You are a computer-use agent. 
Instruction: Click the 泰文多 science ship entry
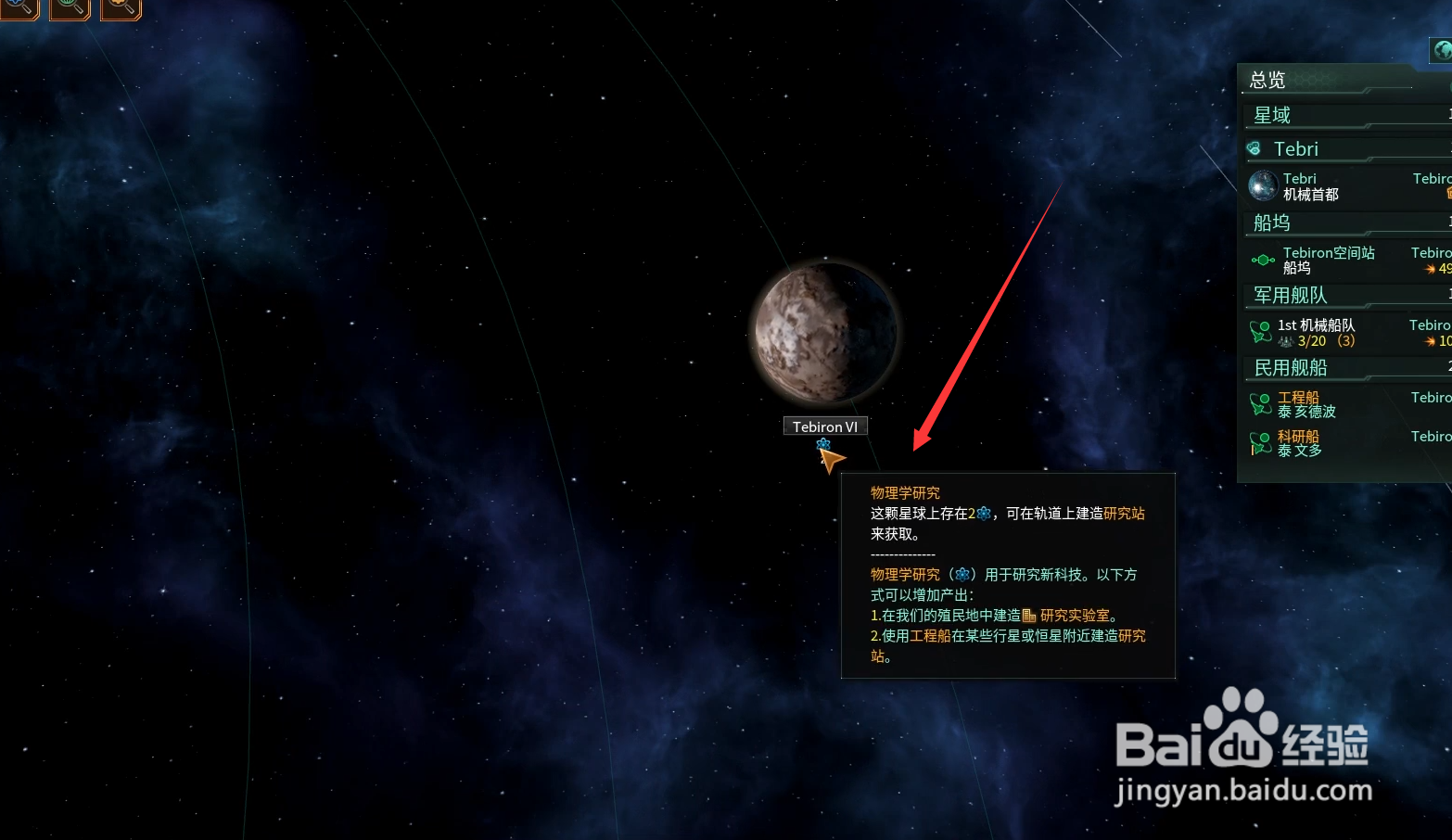(1300, 450)
